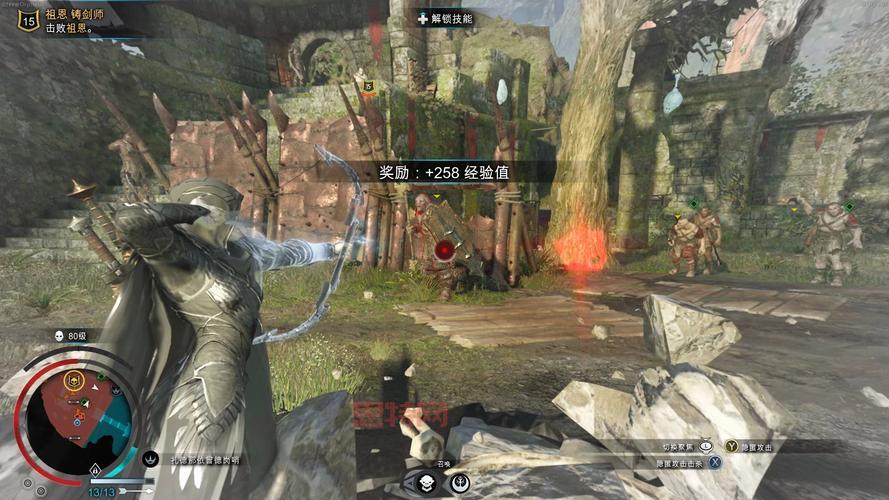Choose the white tree summon icon

459,482
